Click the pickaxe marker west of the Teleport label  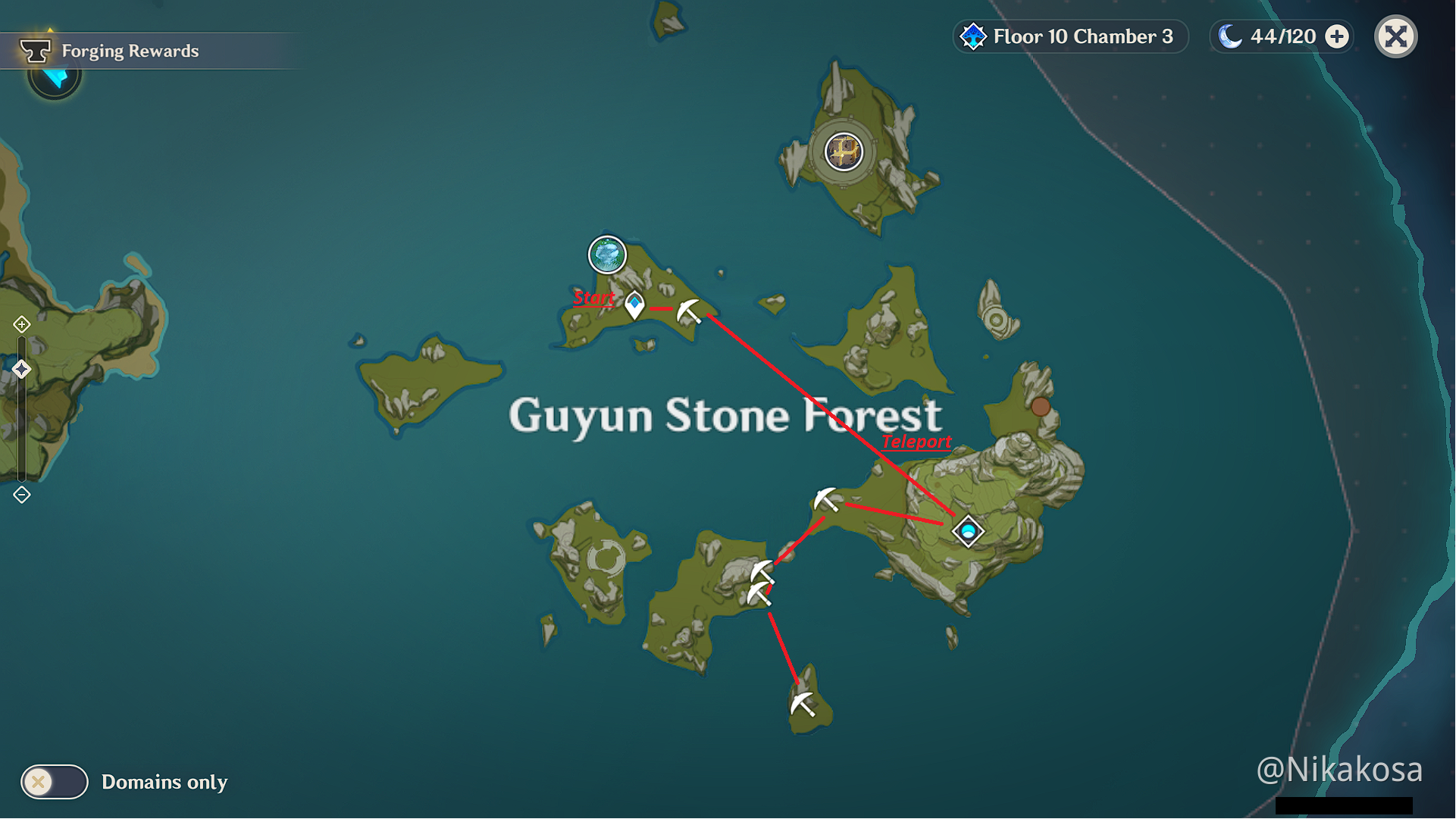click(x=826, y=499)
